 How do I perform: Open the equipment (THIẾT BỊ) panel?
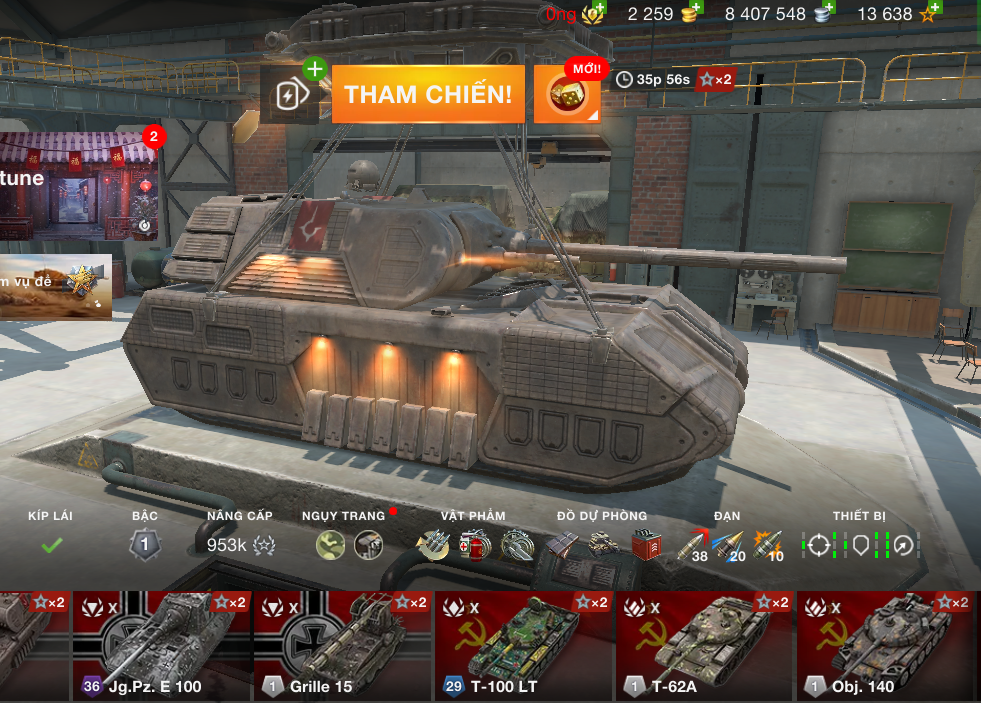tap(859, 544)
